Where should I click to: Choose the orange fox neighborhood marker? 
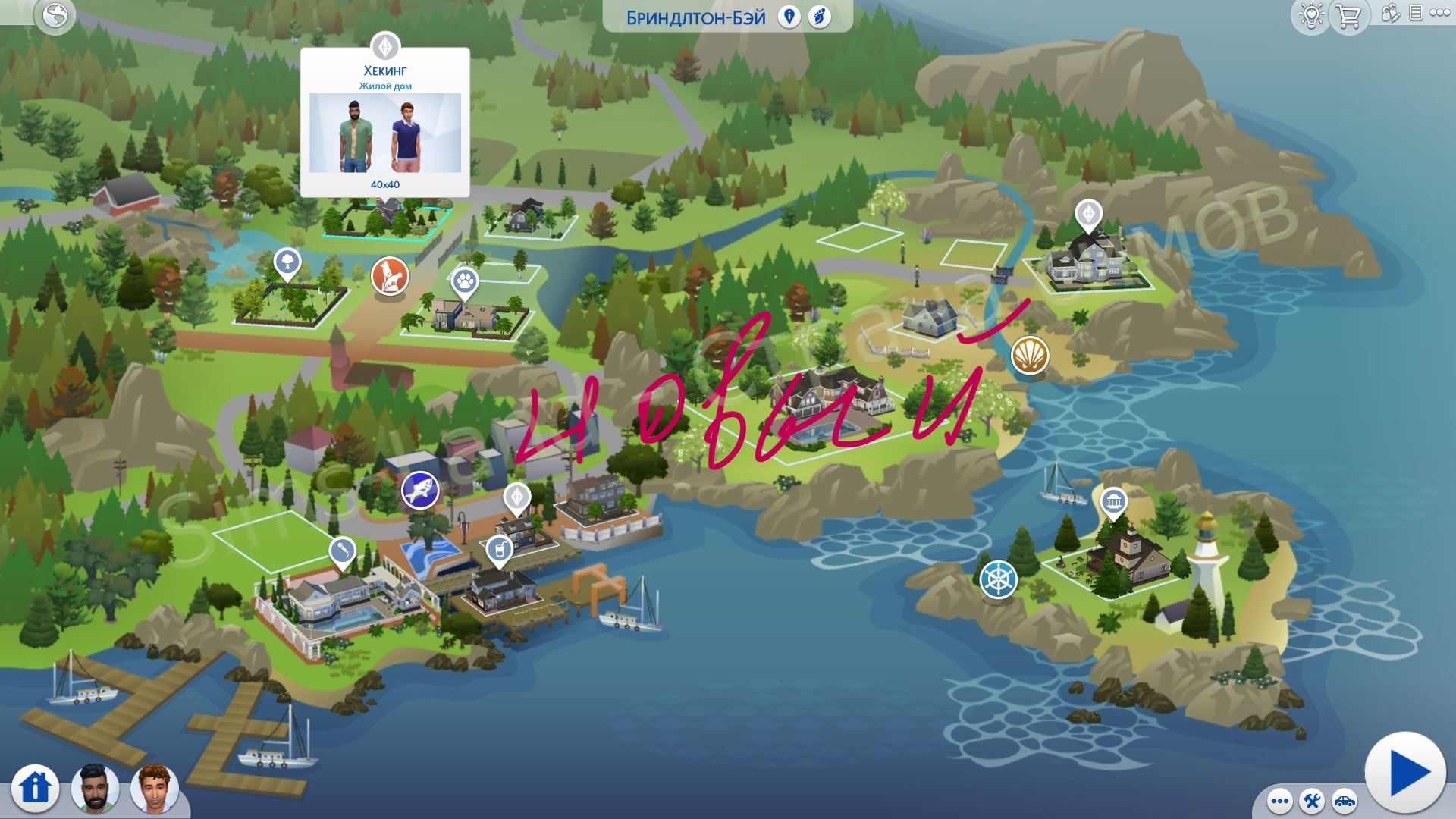[390, 275]
